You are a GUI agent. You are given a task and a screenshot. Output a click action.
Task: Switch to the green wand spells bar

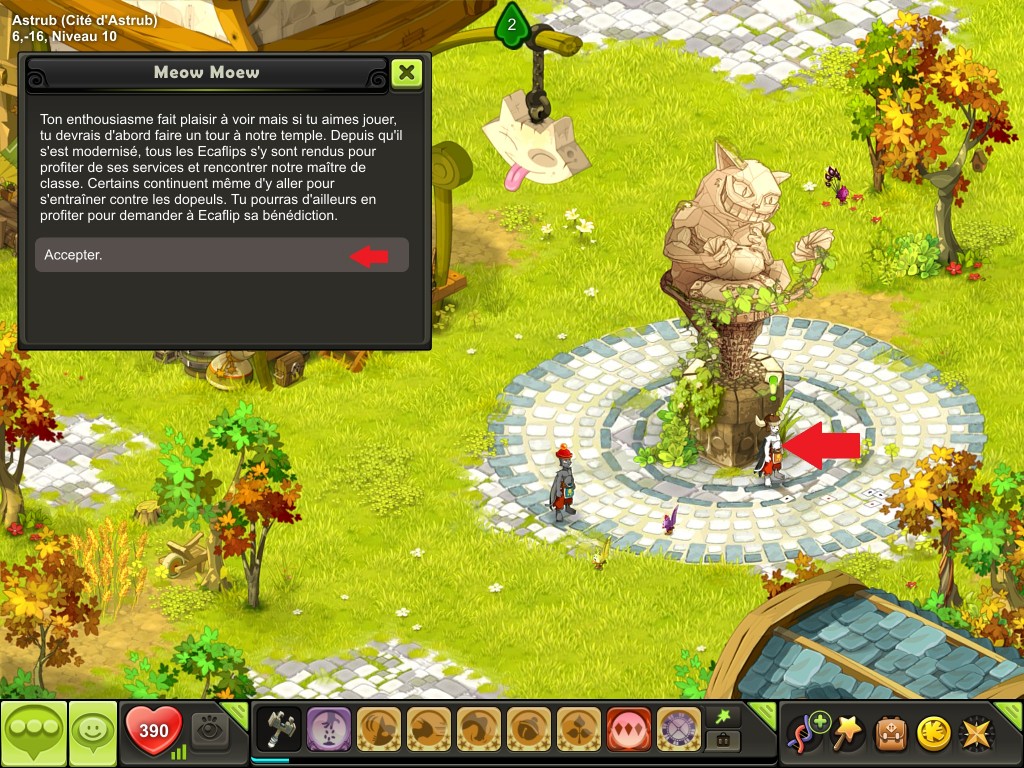723,715
